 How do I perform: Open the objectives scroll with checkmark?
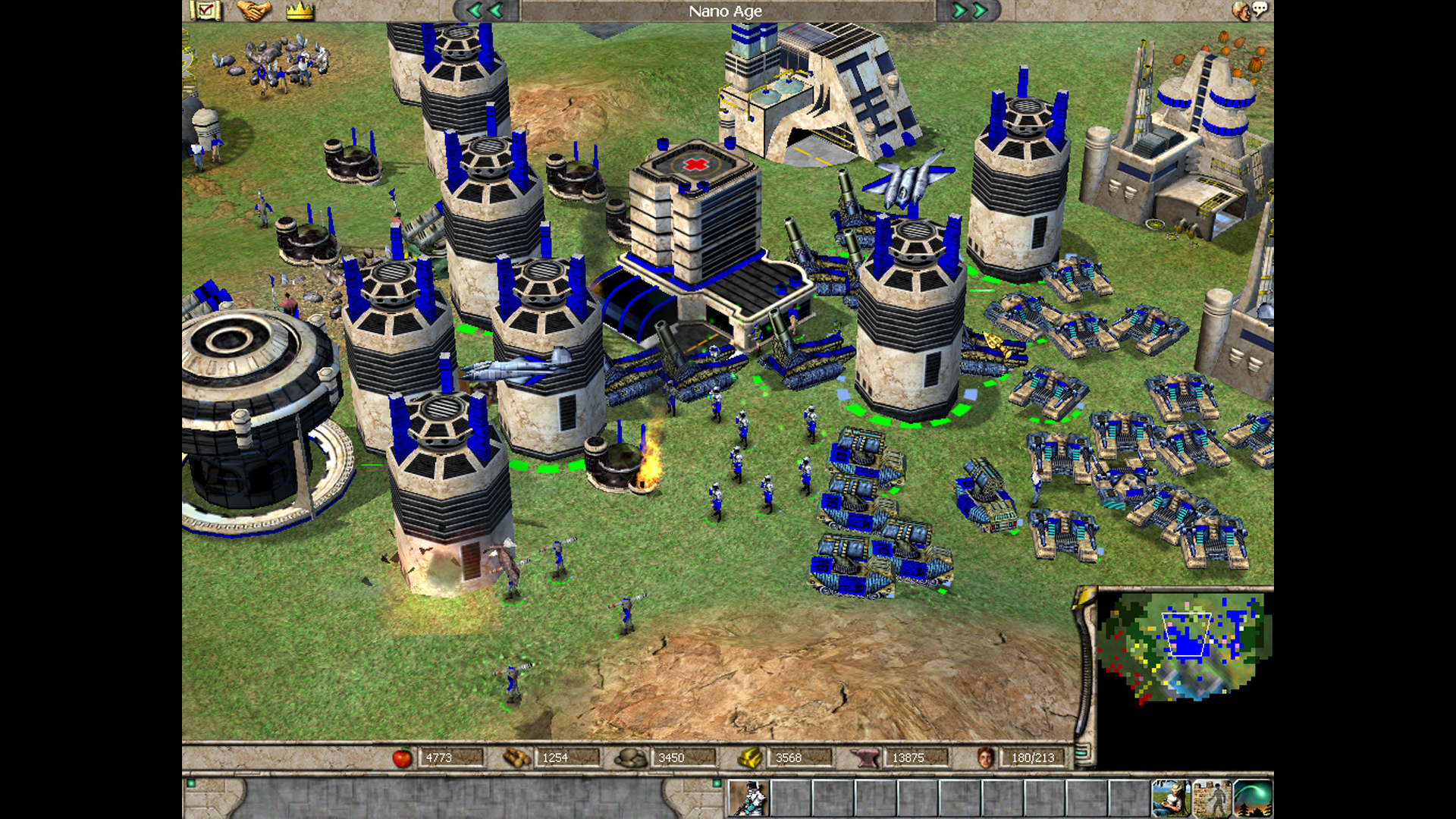click(205, 11)
